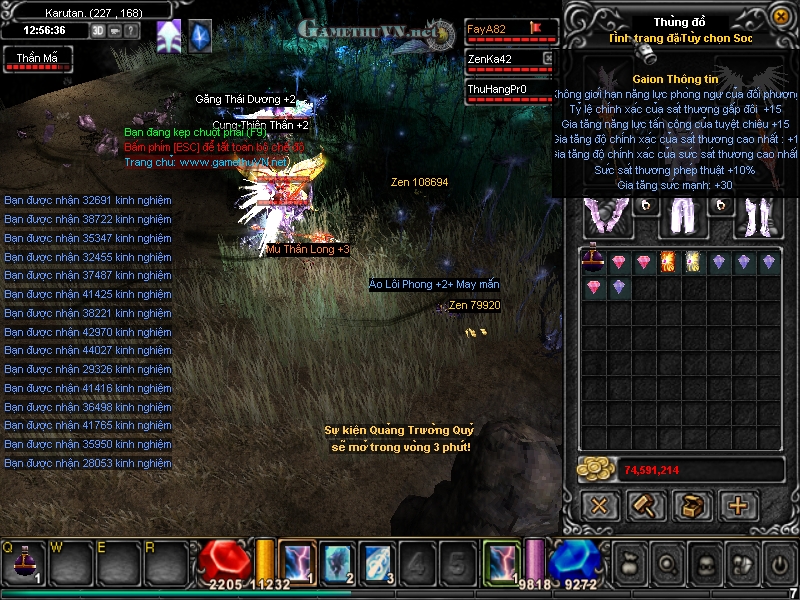This screenshot has width=800, height=600.
Task: Click the hammer button in the inventory panel
Action: 646,505
